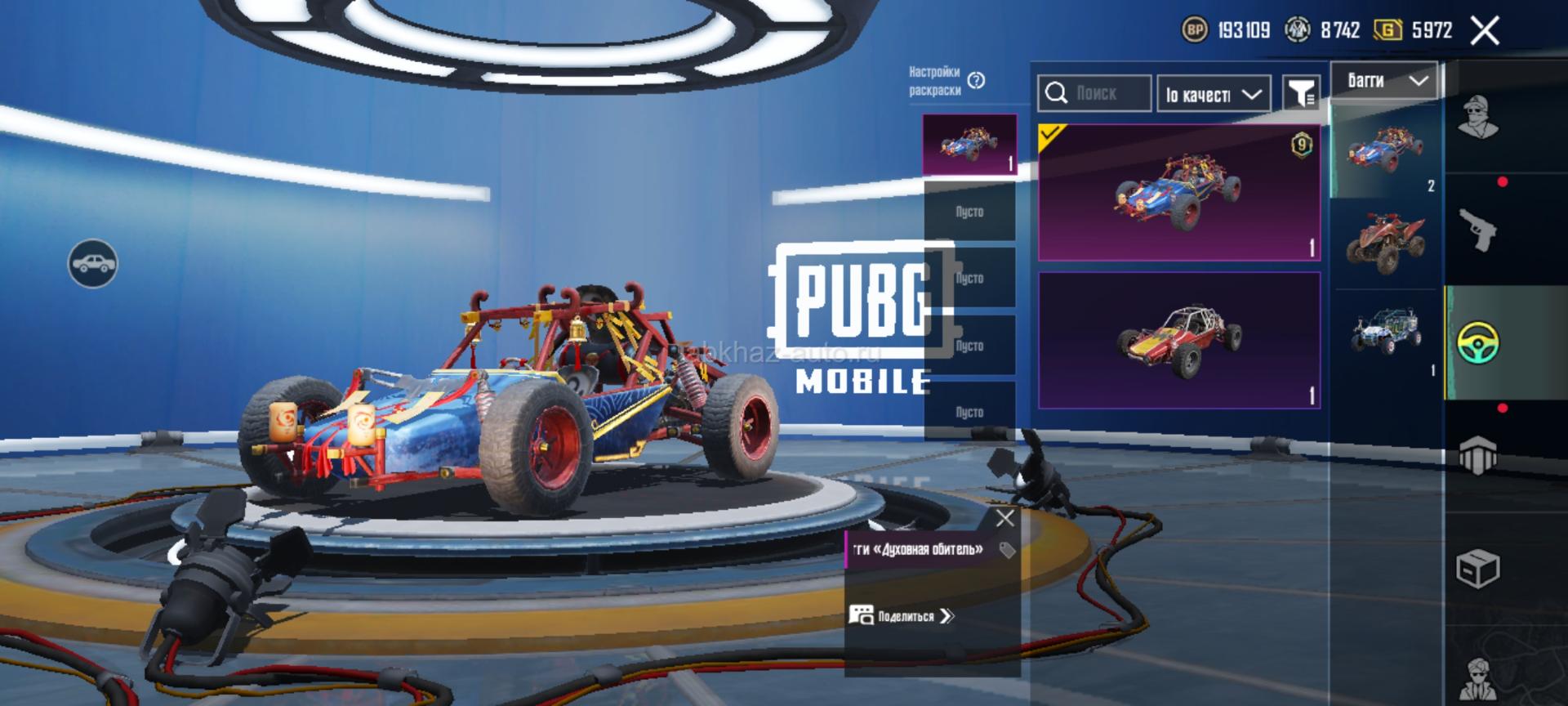Toggle the vehicle view car button
Screen dimensions: 1568x706
[92, 263]
